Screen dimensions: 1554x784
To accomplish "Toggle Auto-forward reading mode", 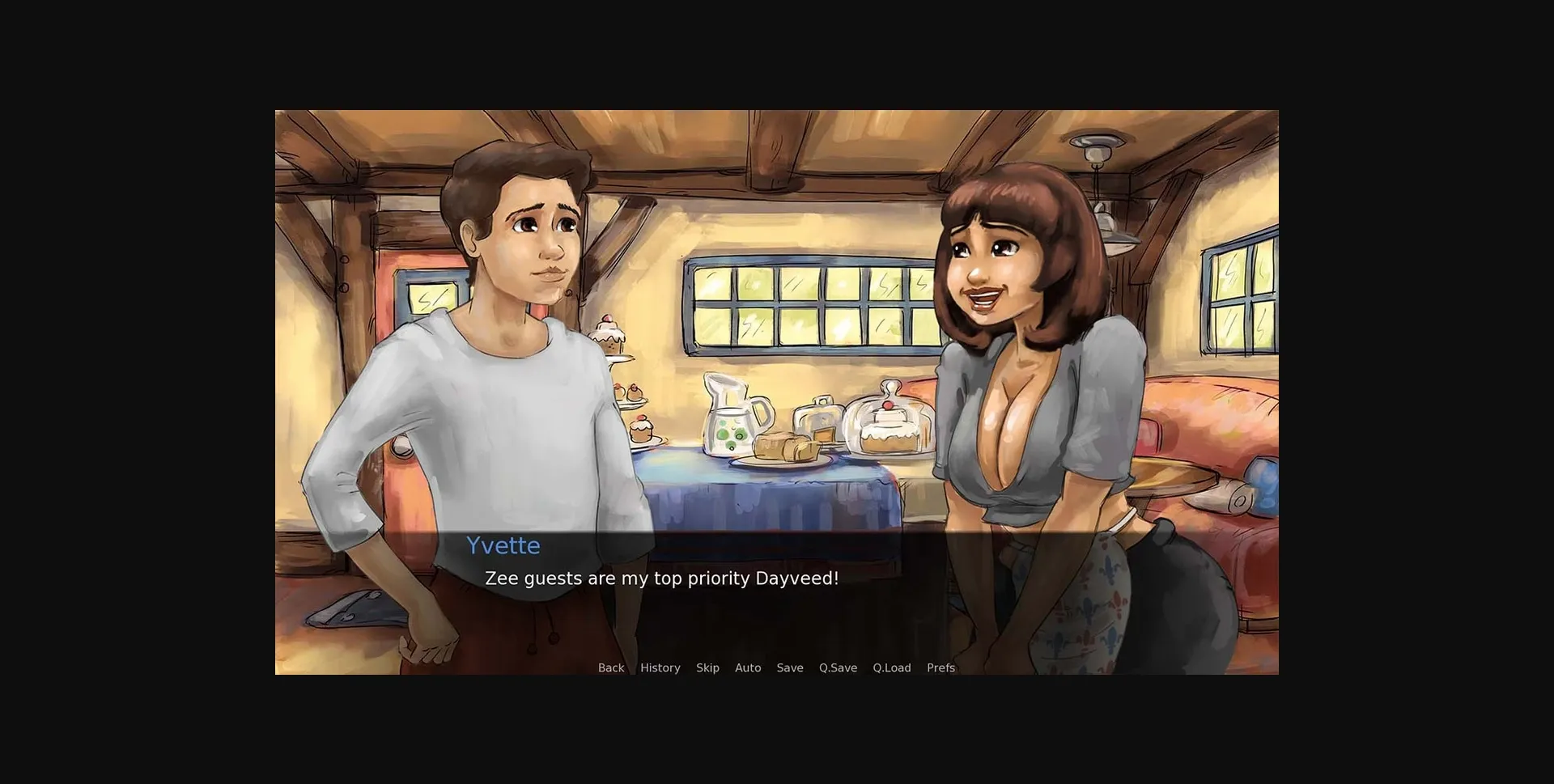I will click(x=747, y=667).
